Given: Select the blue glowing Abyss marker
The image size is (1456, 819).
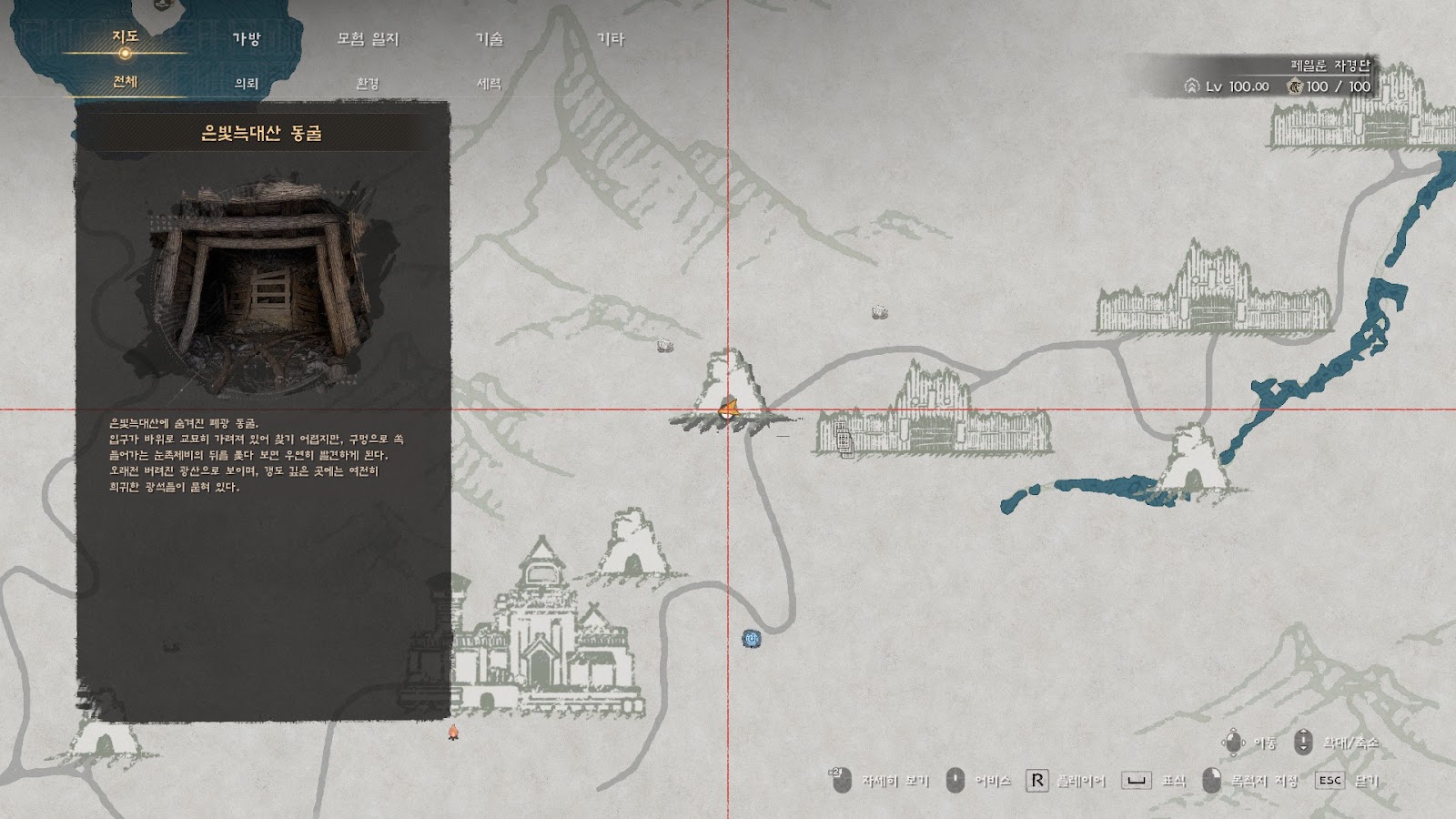Looking at the screenshot, I should point(751,640).
